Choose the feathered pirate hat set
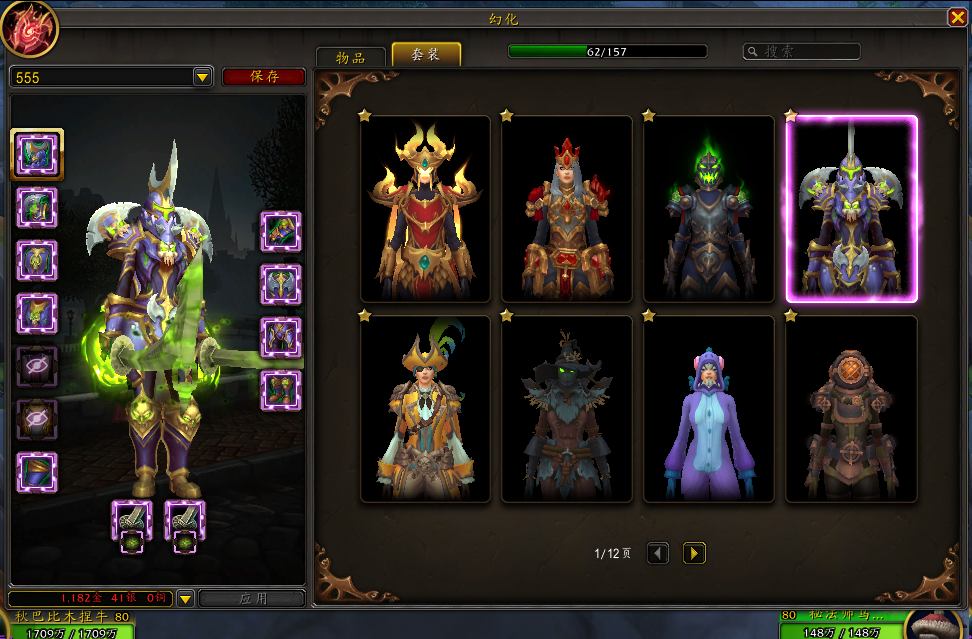Viewport: 972px width, 639px height. pyautogui.click(x=425, y=408)
